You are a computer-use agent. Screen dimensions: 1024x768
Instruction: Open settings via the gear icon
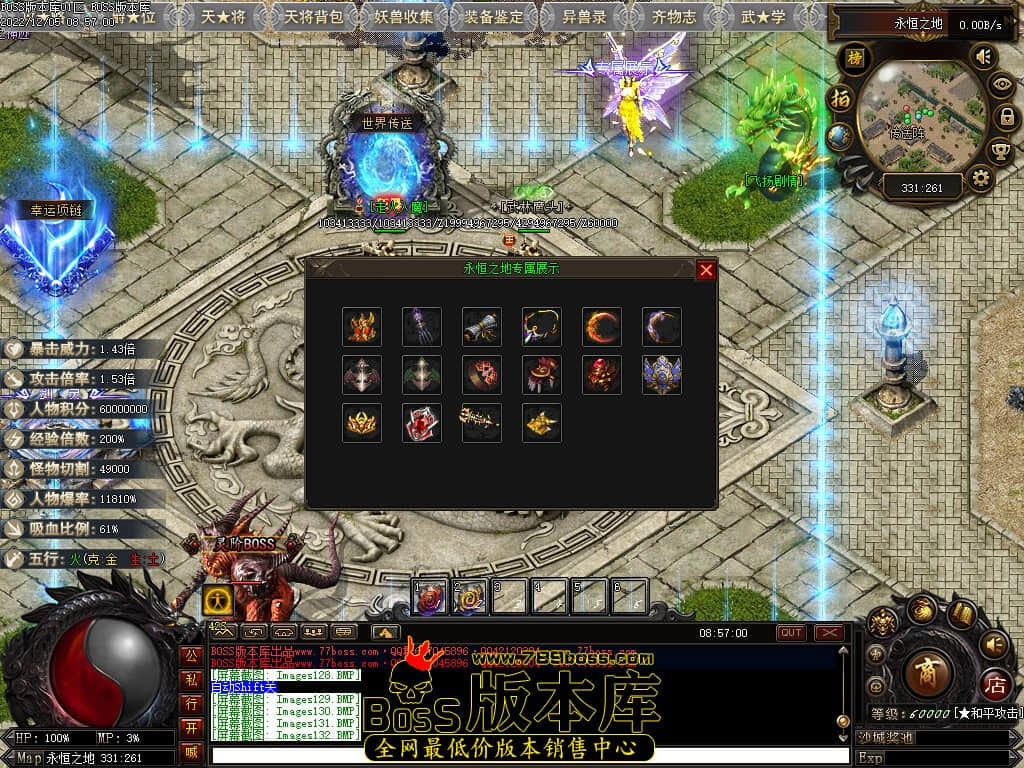[981, 179]
